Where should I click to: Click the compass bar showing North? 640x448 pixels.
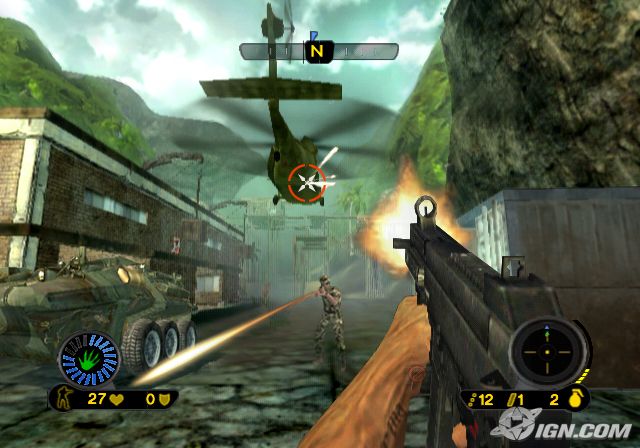coord(319,50)
